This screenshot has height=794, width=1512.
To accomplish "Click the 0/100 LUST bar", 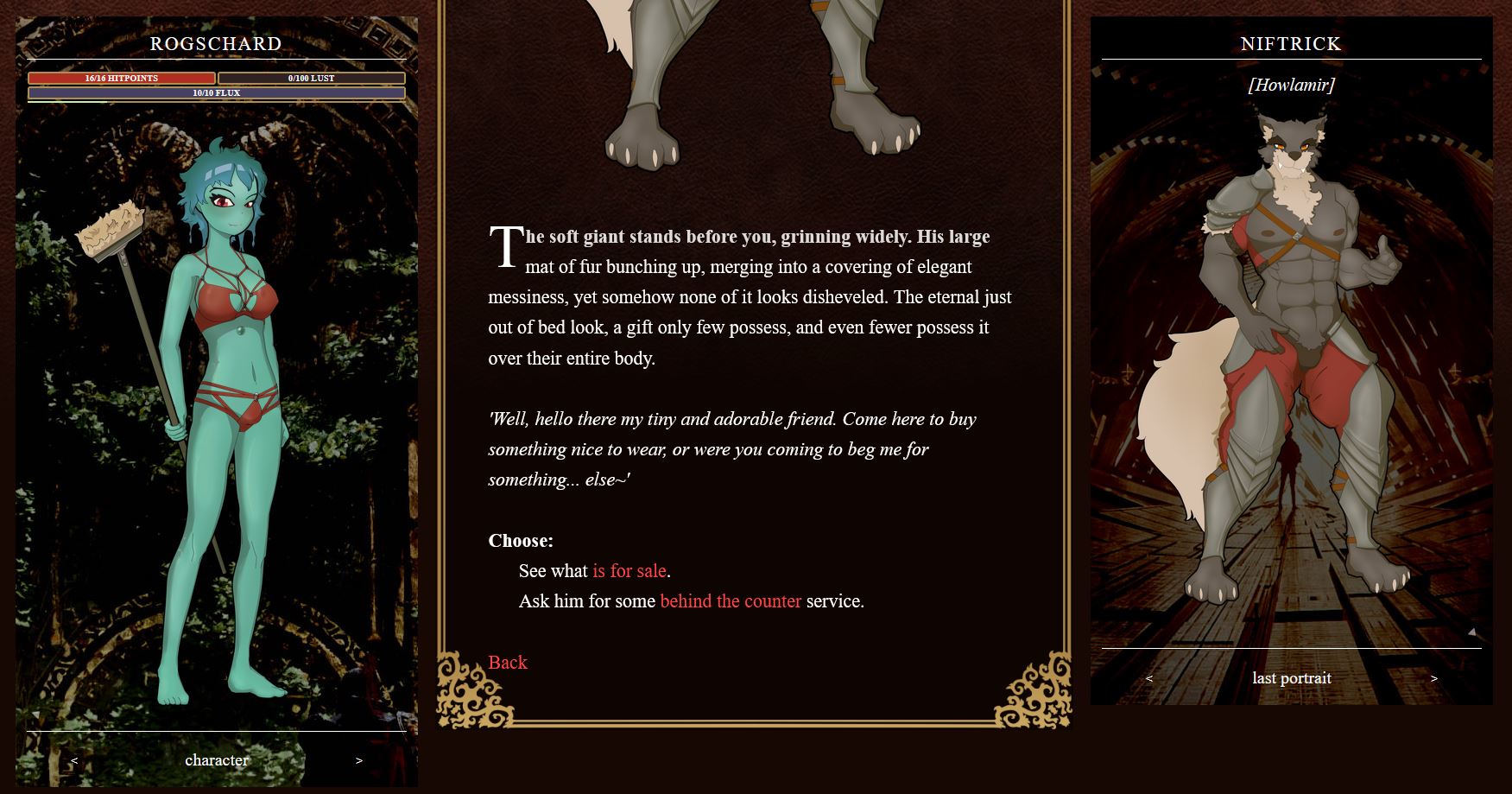I will point(311,78).
